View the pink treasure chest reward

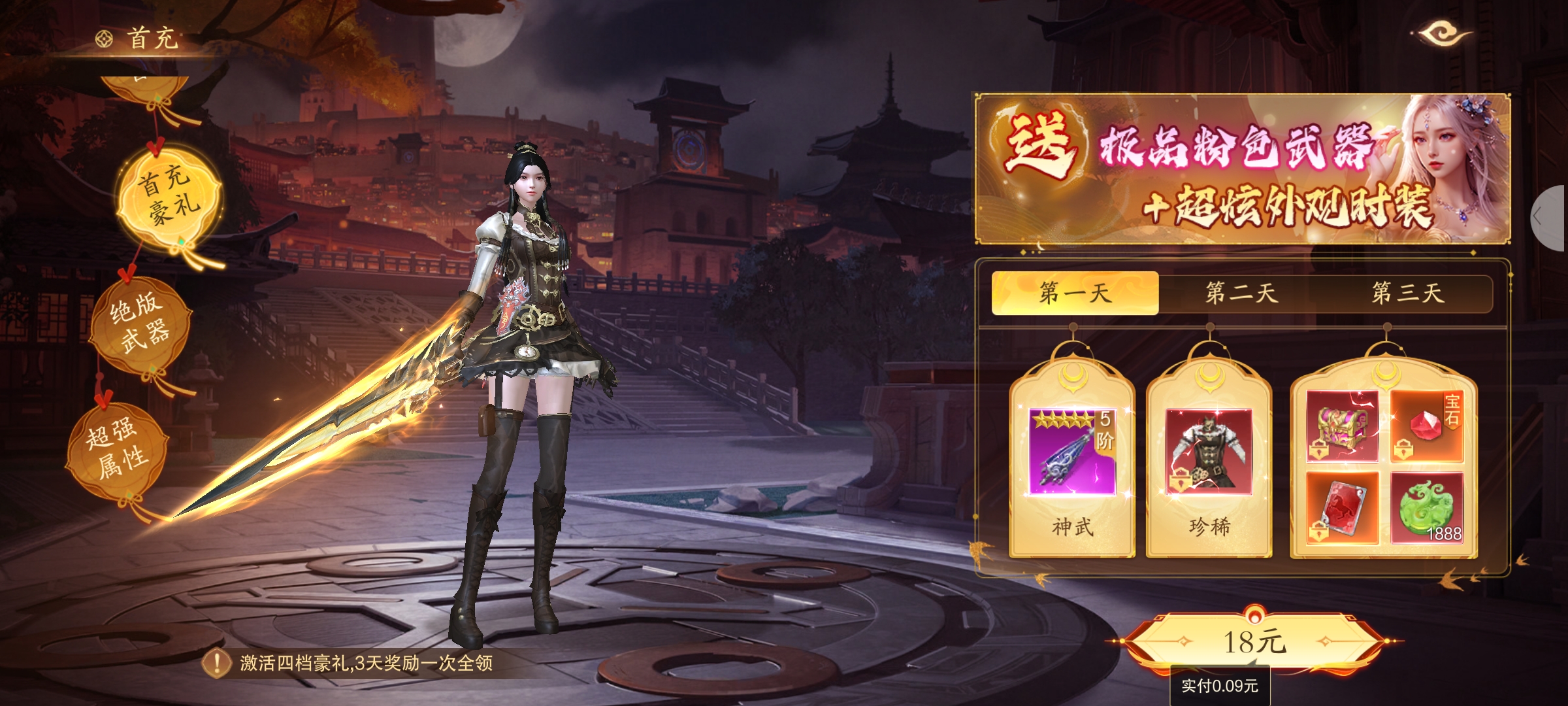(x=1342, y=426)
